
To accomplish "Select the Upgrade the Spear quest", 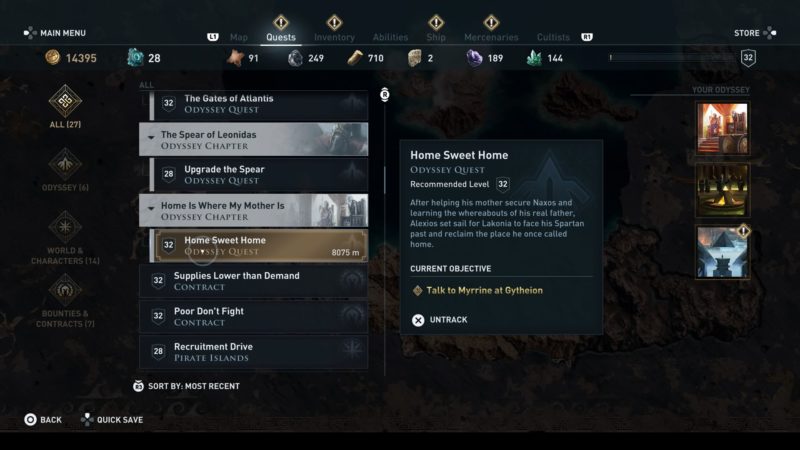I will (x=262, y=174).
